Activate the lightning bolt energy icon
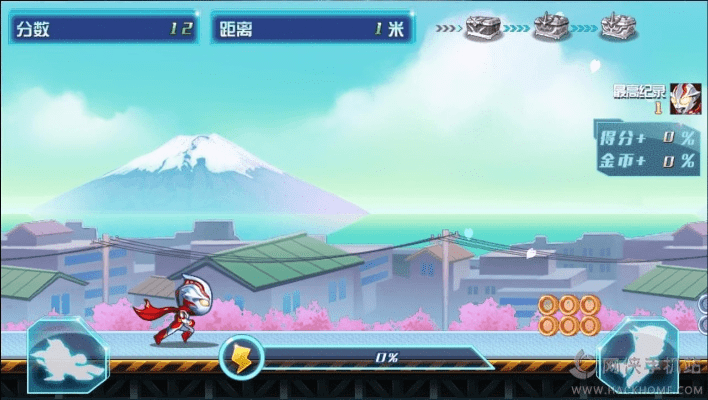This screenshot has height=400, width=708. [242, 356]
